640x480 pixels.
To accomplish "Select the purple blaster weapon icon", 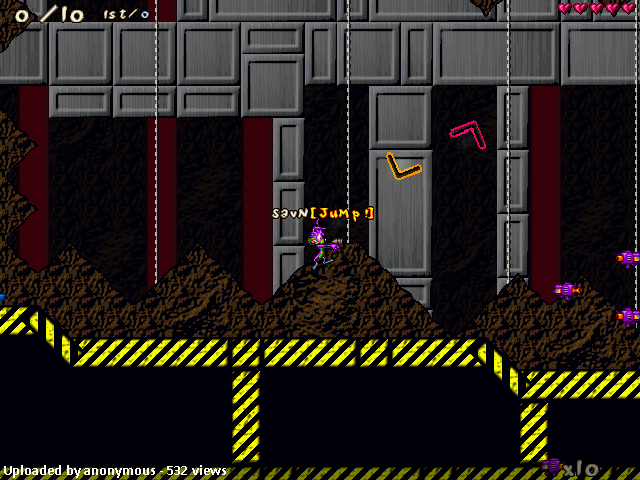I will click(552, 466).
